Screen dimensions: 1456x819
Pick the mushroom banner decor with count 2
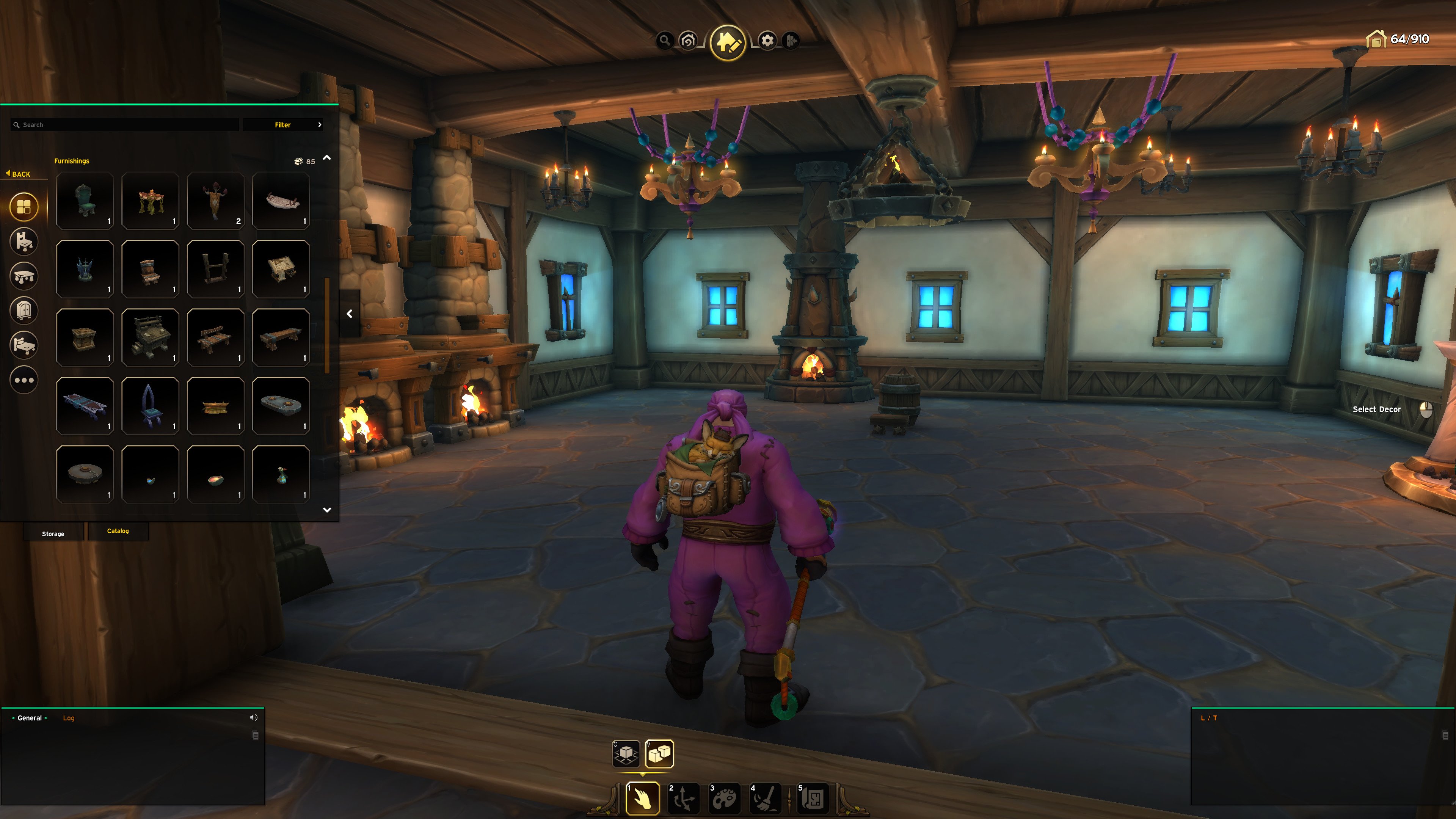[x=215, y=201]
